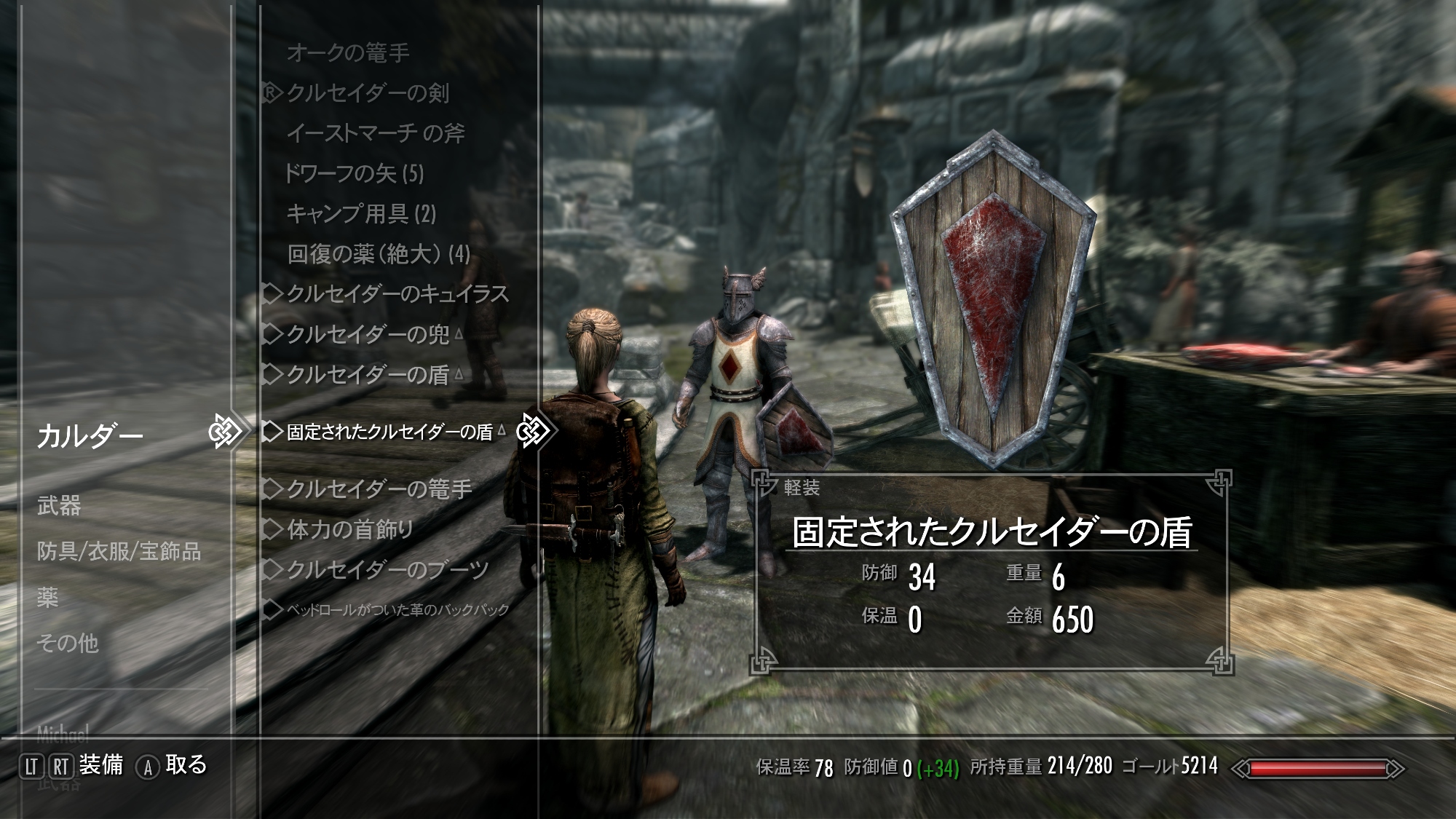1456x819 pixels.
Task: Click the highlighted 固定されたクルセイダーの盾 entry
Action: point(389,432)
